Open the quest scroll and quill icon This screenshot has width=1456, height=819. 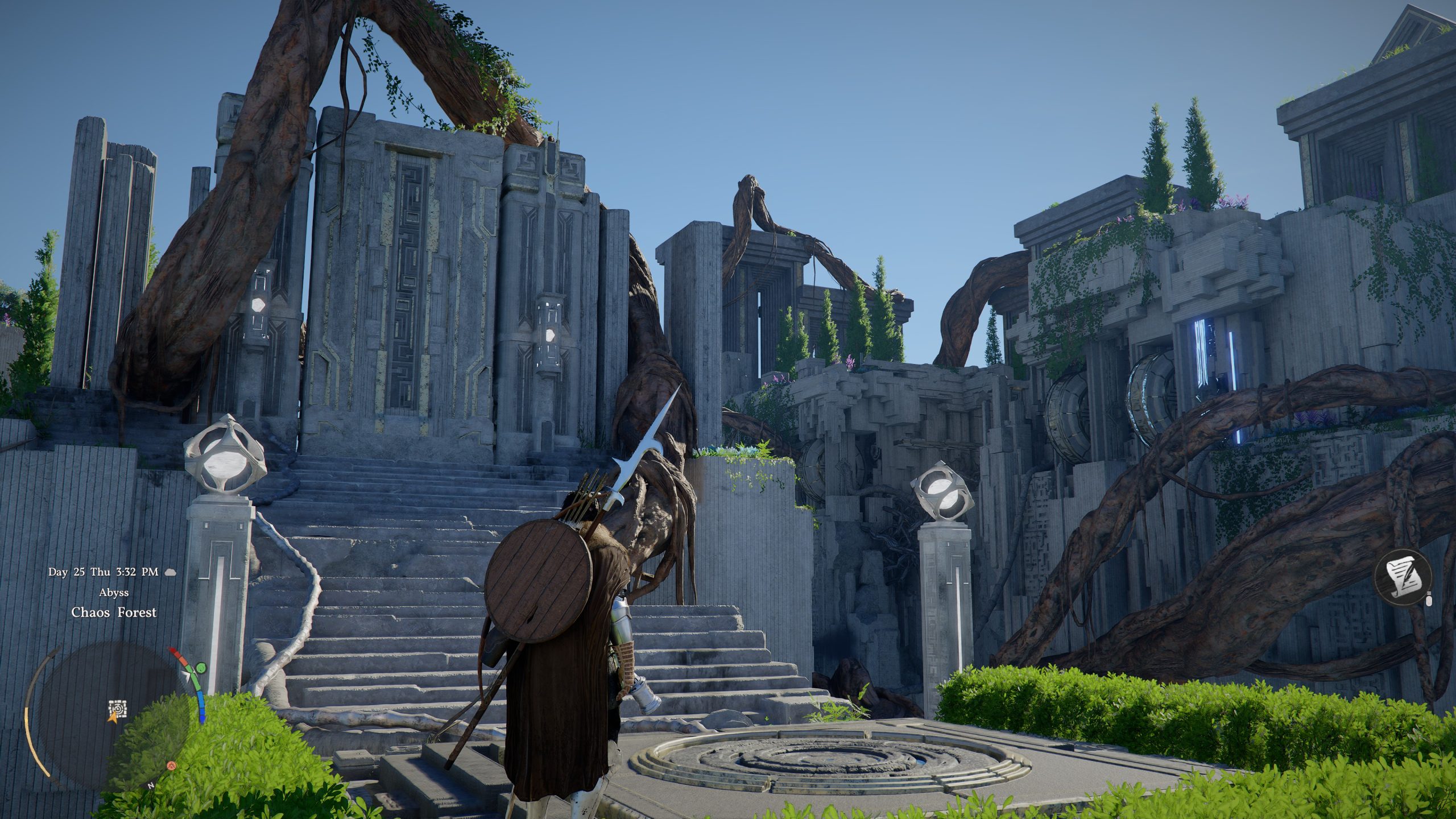click(1403, 581)
